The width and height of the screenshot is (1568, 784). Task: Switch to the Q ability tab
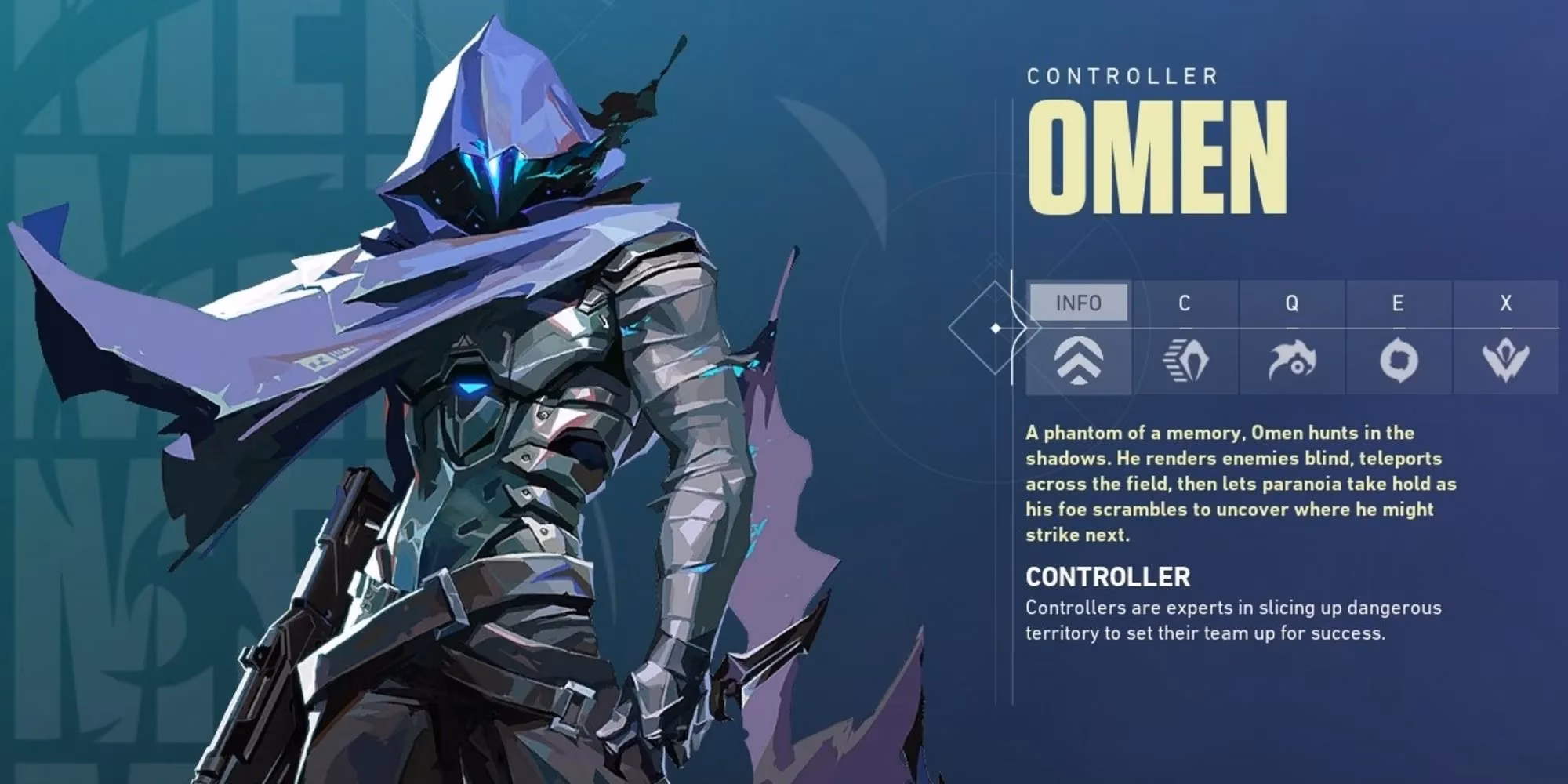tap(1291, 303)
